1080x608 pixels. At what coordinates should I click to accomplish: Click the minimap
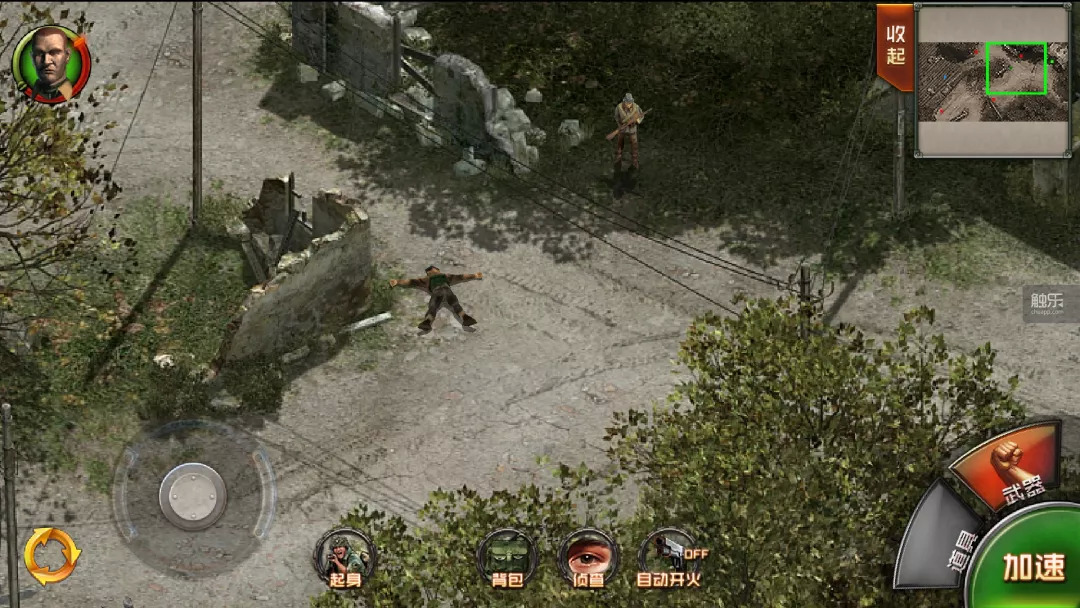(994, 80)
